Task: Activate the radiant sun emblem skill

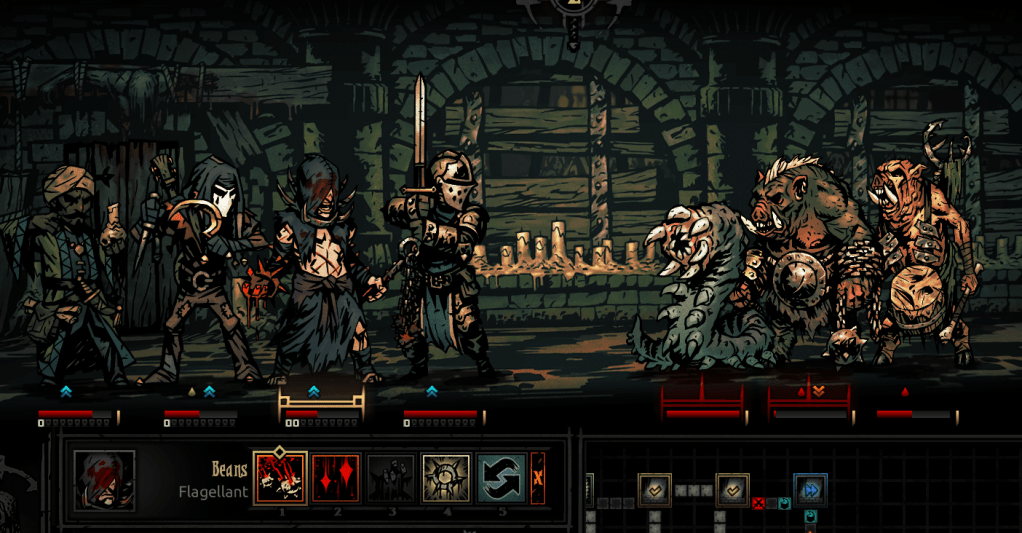Action: (x=446, y=478)
